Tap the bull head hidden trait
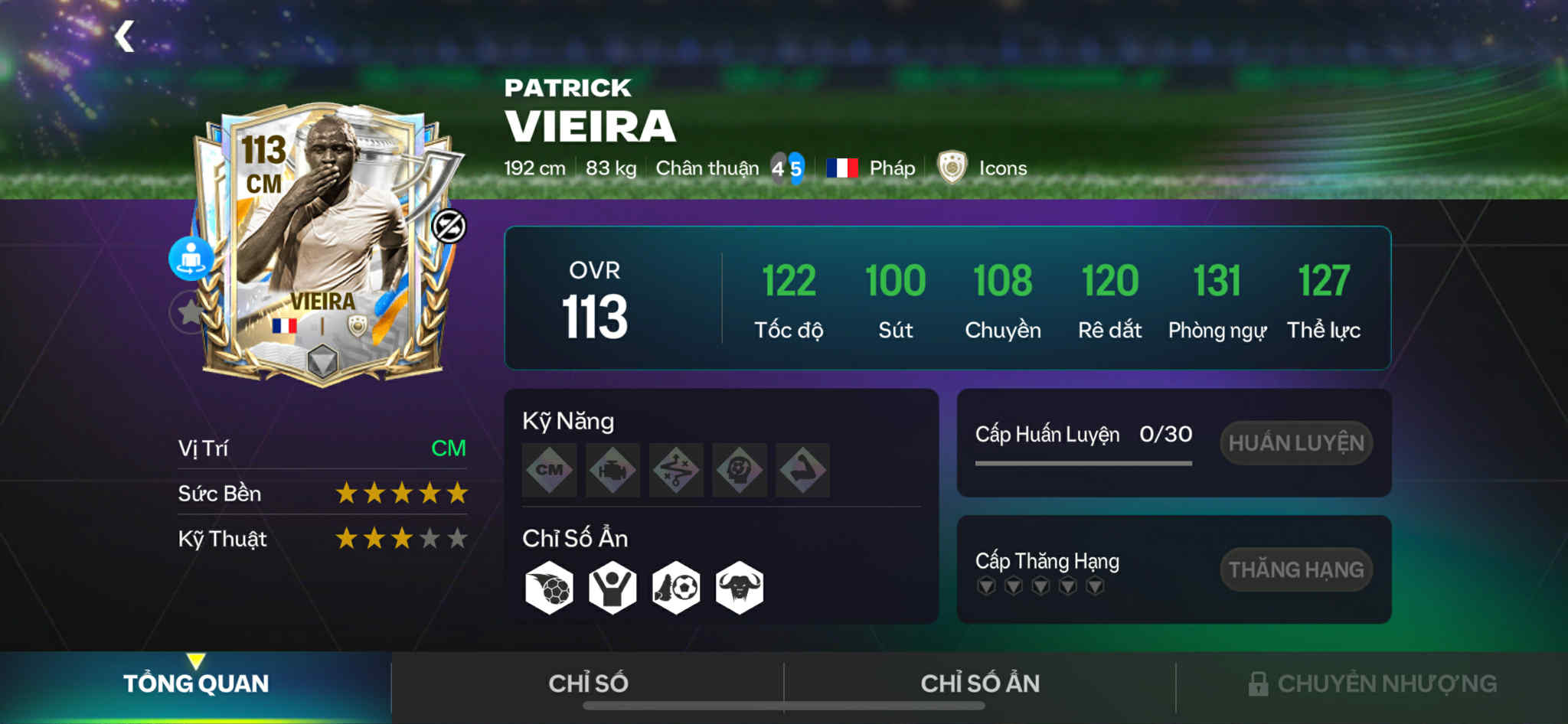Screen dimensions: 1568x724 740,588
